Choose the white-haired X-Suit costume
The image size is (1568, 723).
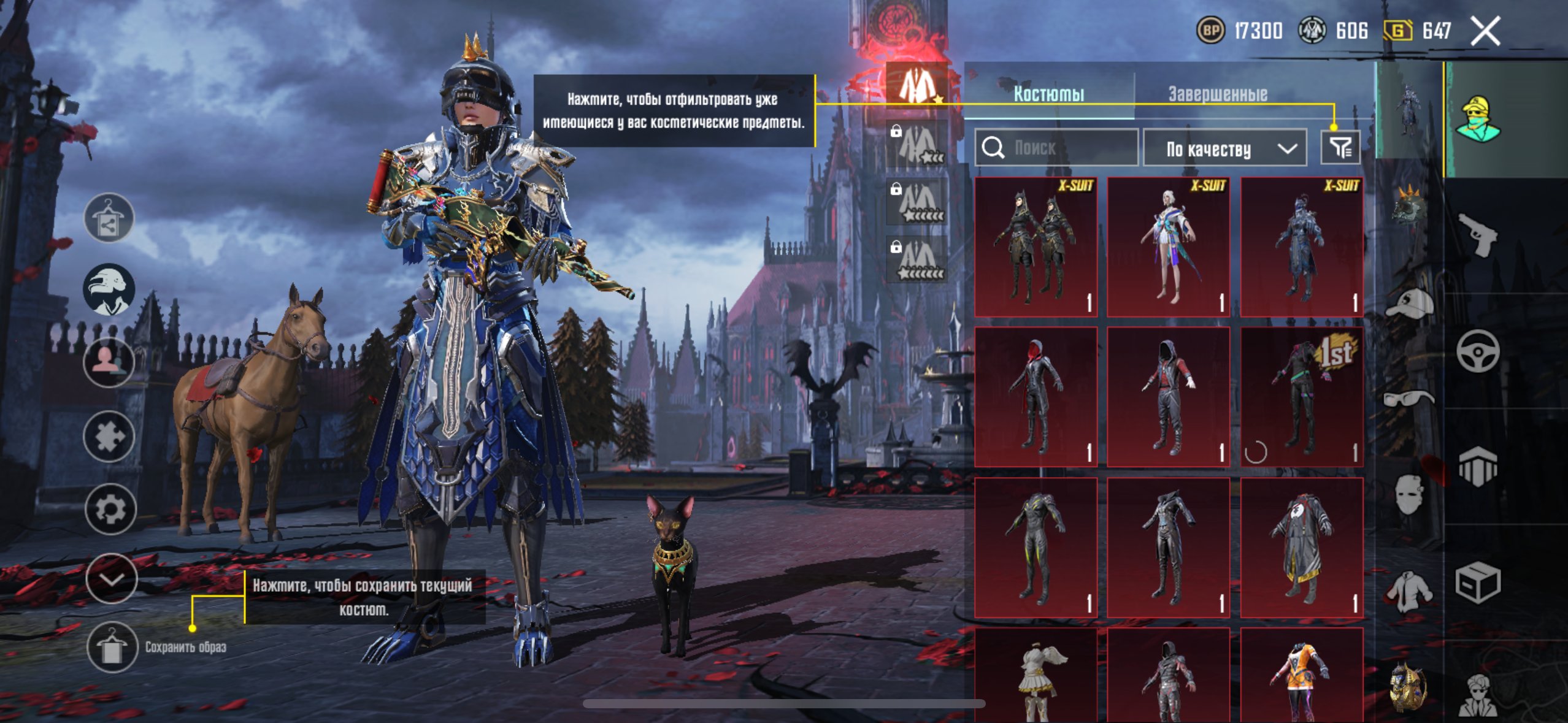(1169, 247)
